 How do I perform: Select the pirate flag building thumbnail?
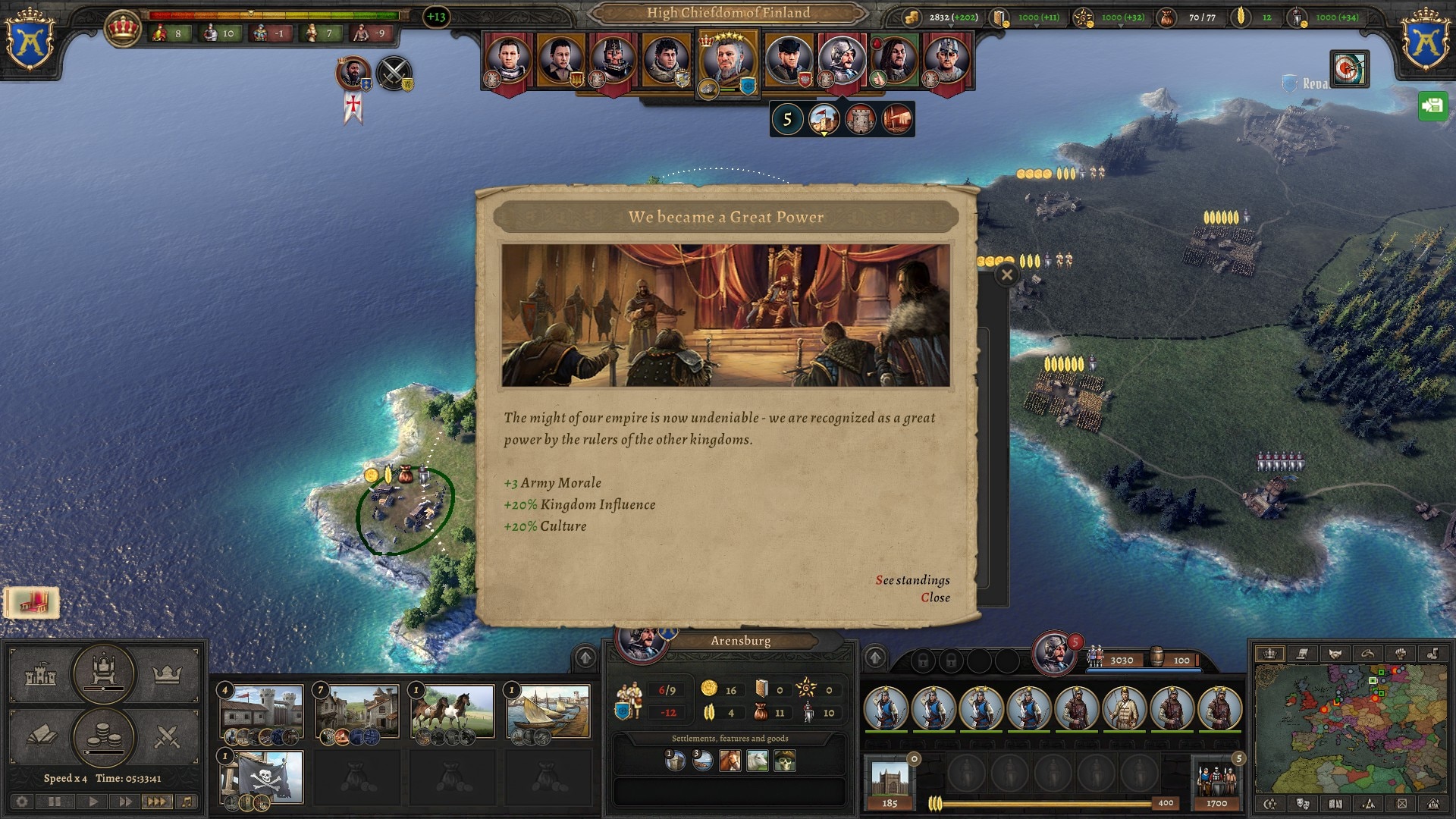262,777
